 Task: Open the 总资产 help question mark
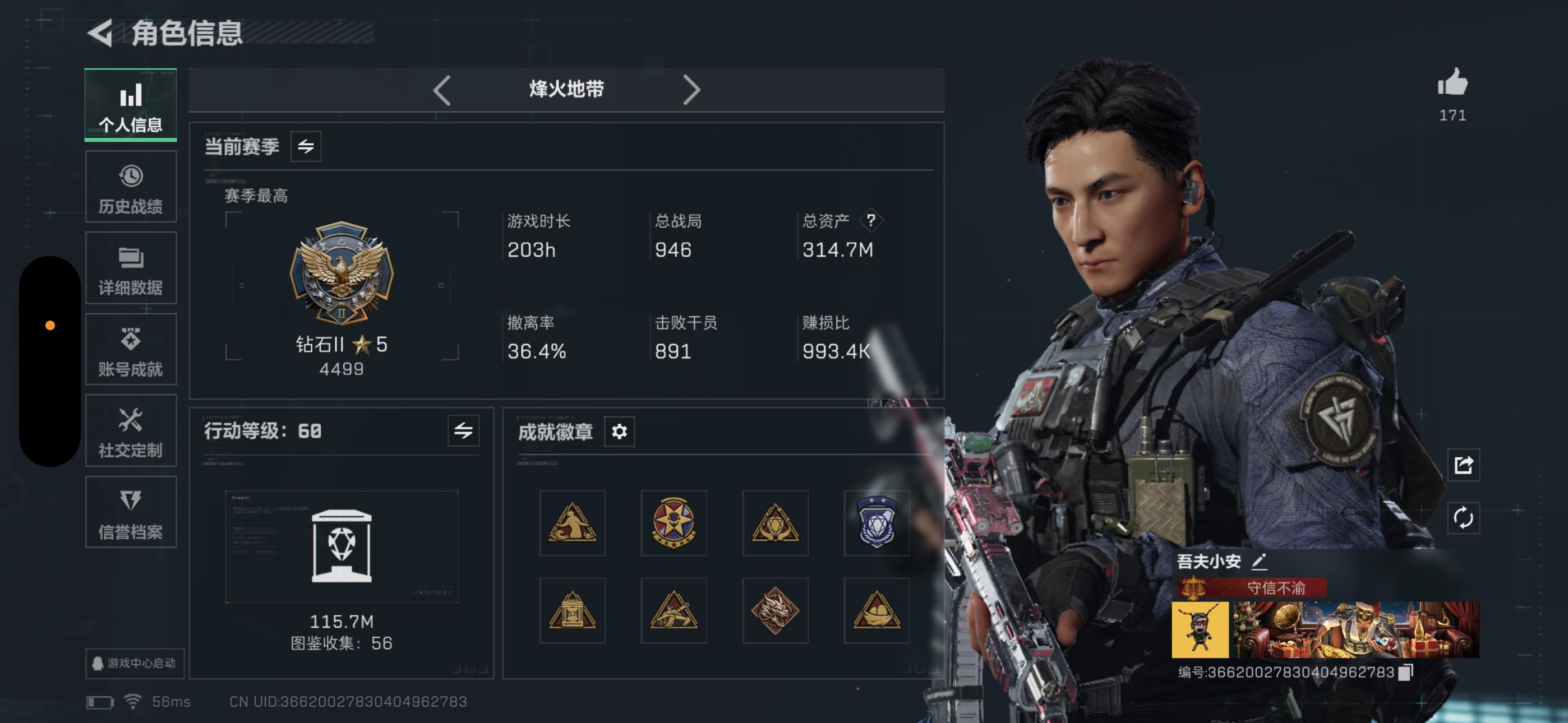pos(870,221)
